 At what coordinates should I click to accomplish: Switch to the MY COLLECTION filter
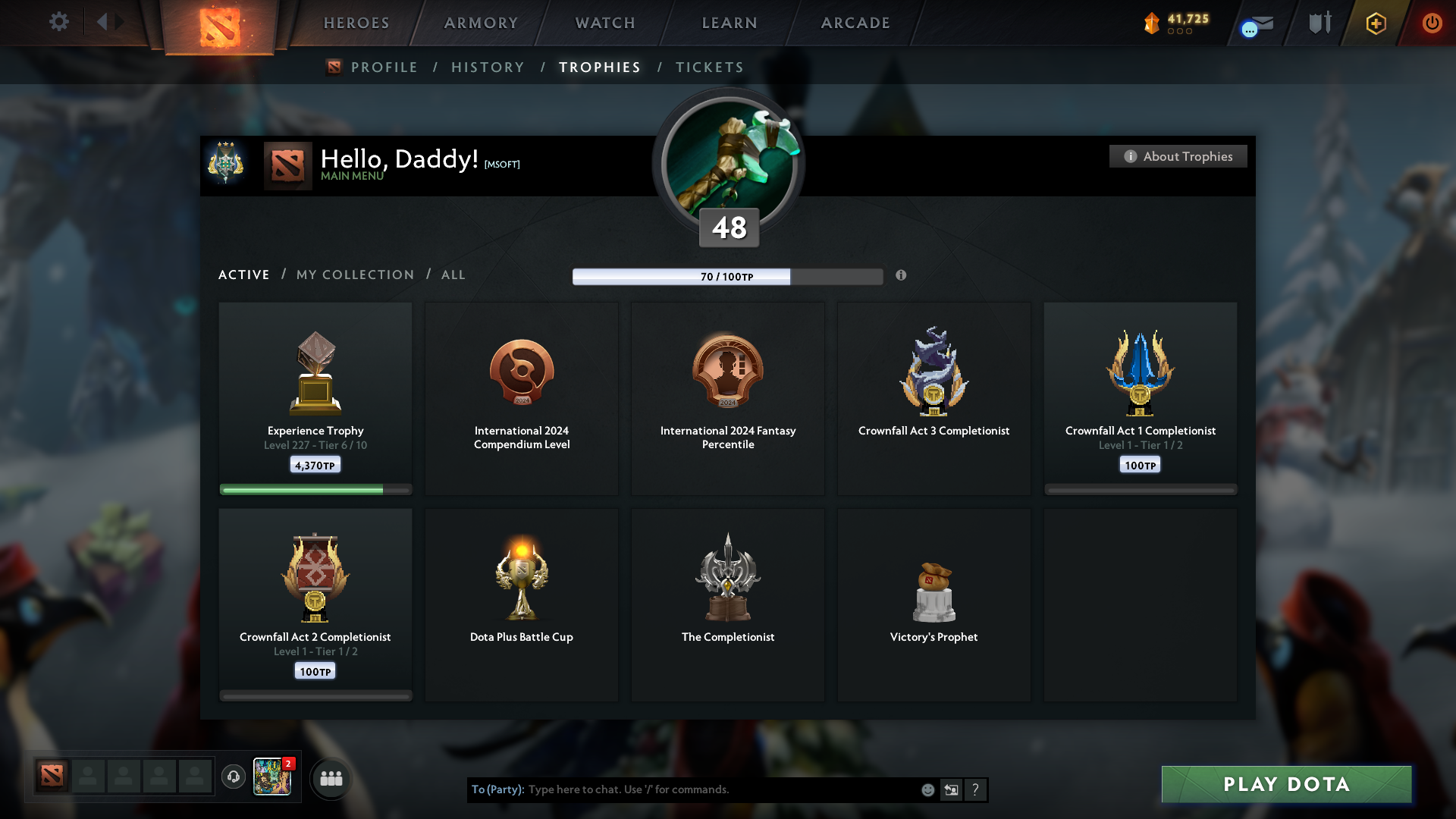tap(354, 275)
